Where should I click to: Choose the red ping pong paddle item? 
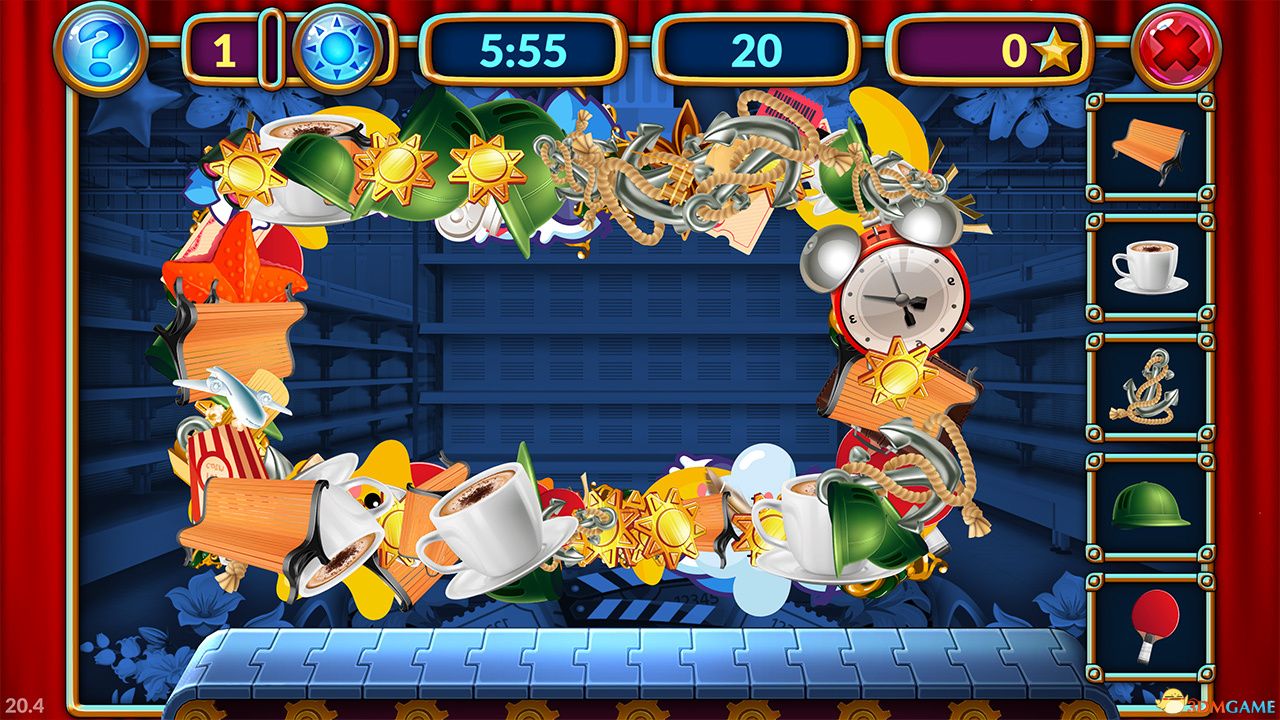pyautogui.click(x=1152, y=624)
